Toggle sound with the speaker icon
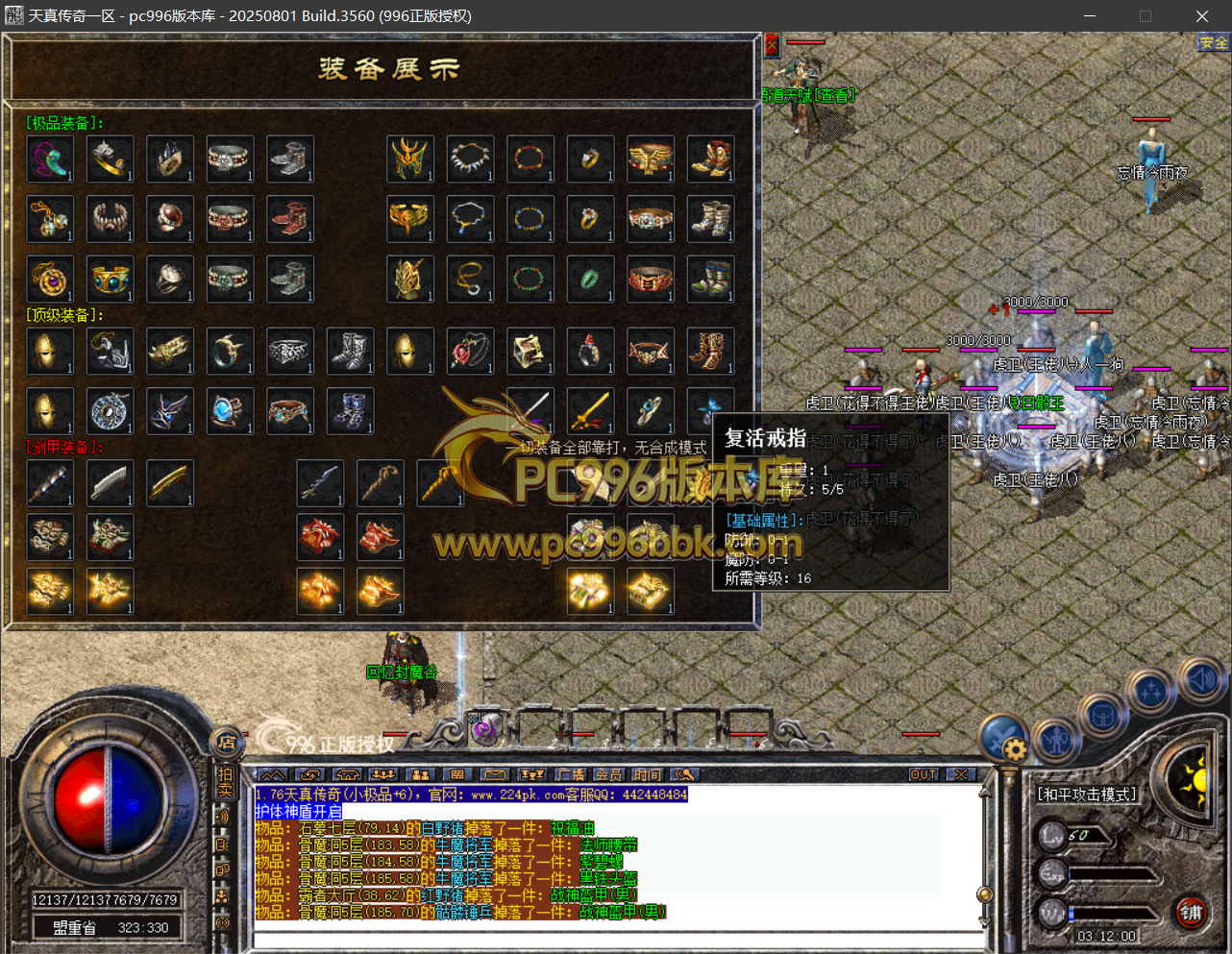 pos(1201,678)
